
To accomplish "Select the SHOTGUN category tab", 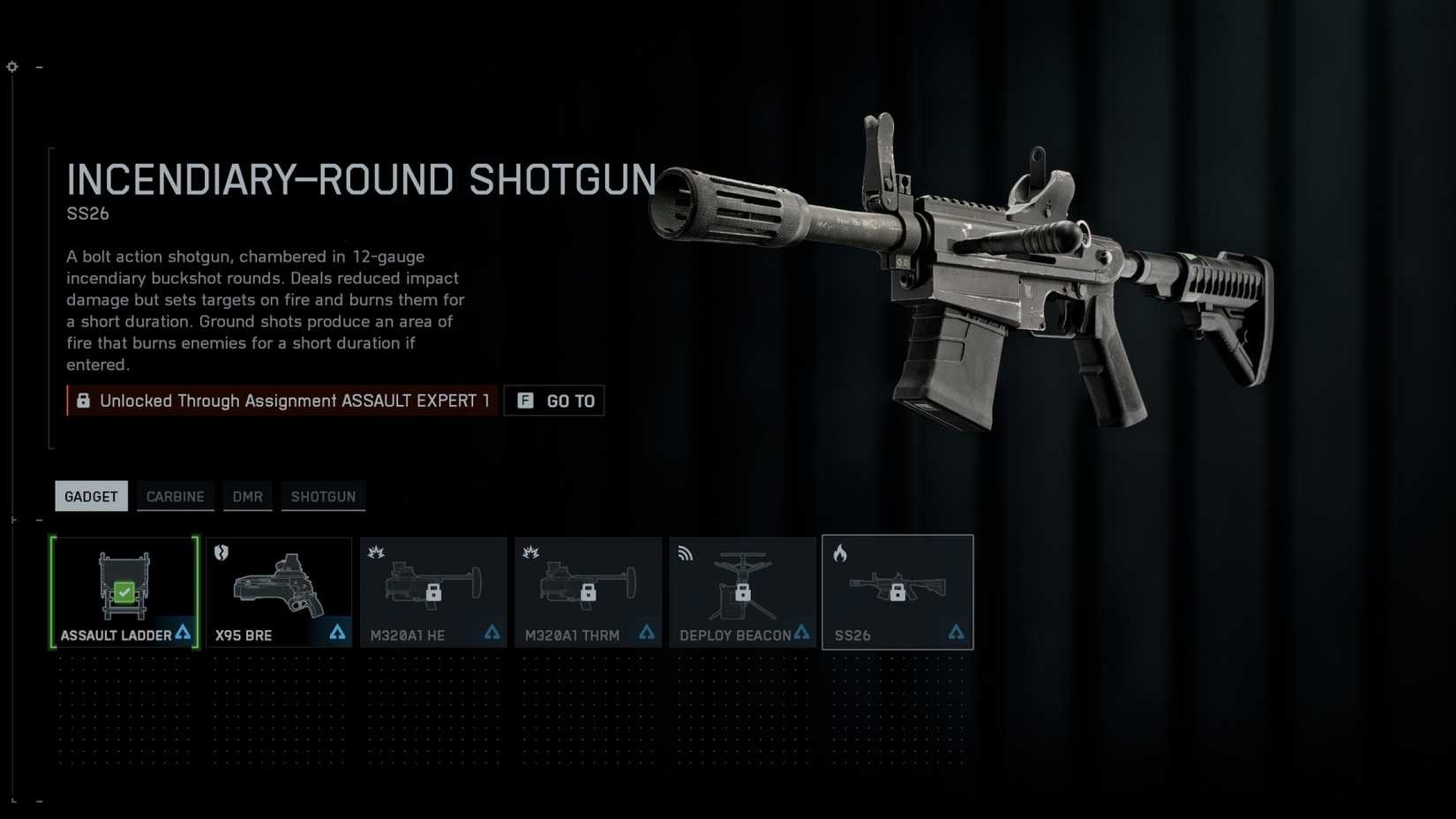I will (323, 496).
